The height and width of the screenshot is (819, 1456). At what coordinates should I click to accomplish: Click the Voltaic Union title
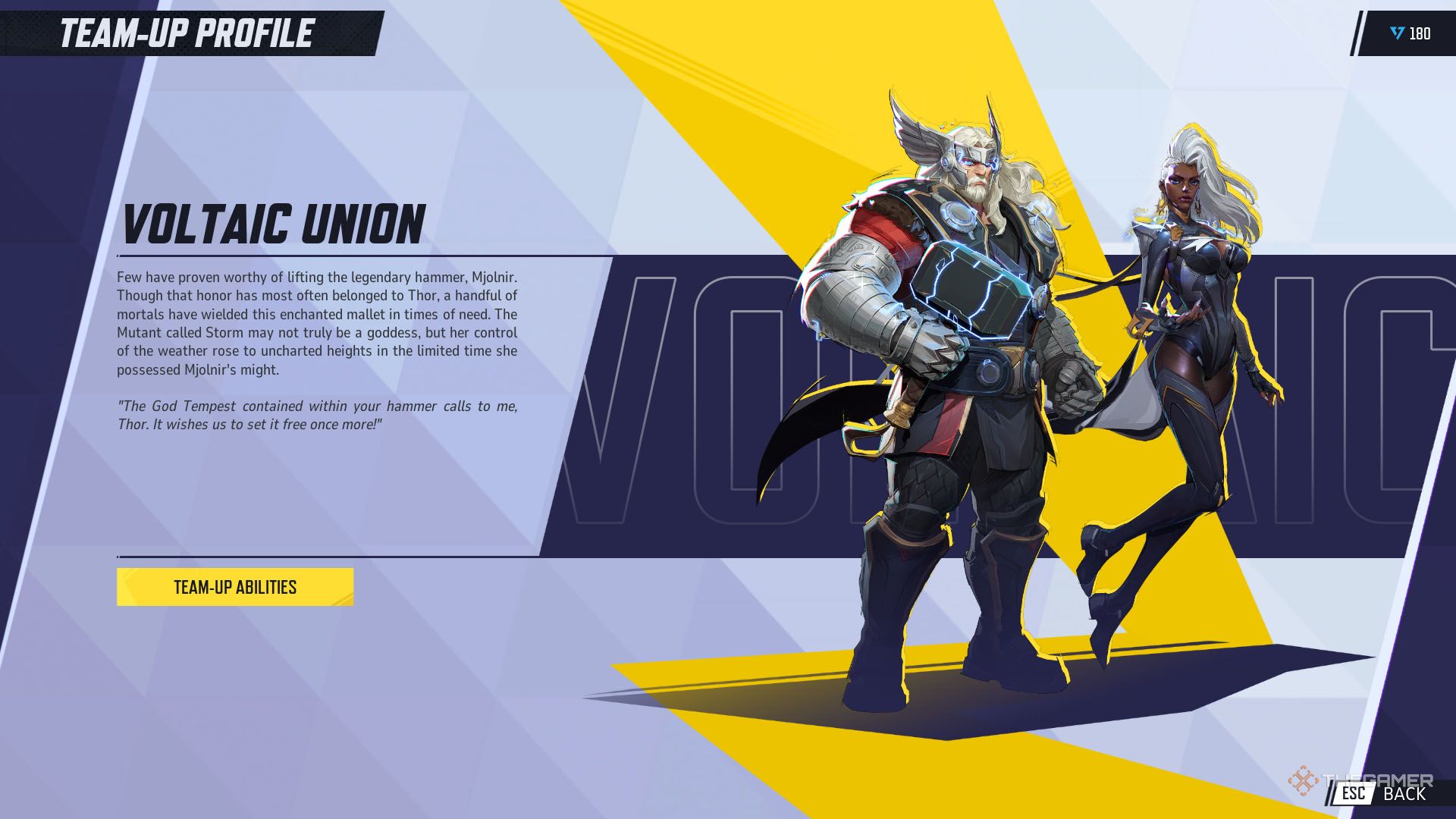click(273, 224)
